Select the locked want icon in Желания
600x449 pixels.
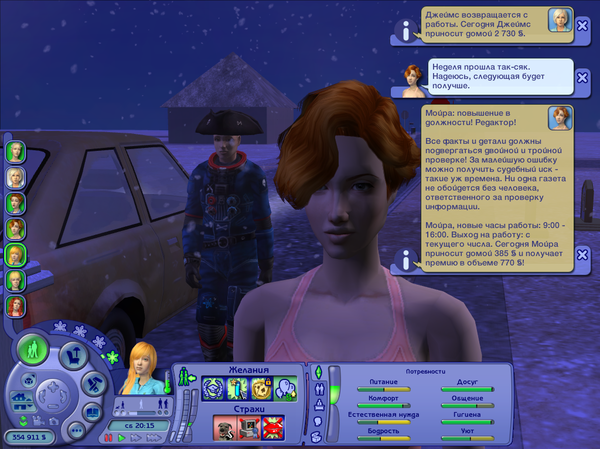pos(261,388)
